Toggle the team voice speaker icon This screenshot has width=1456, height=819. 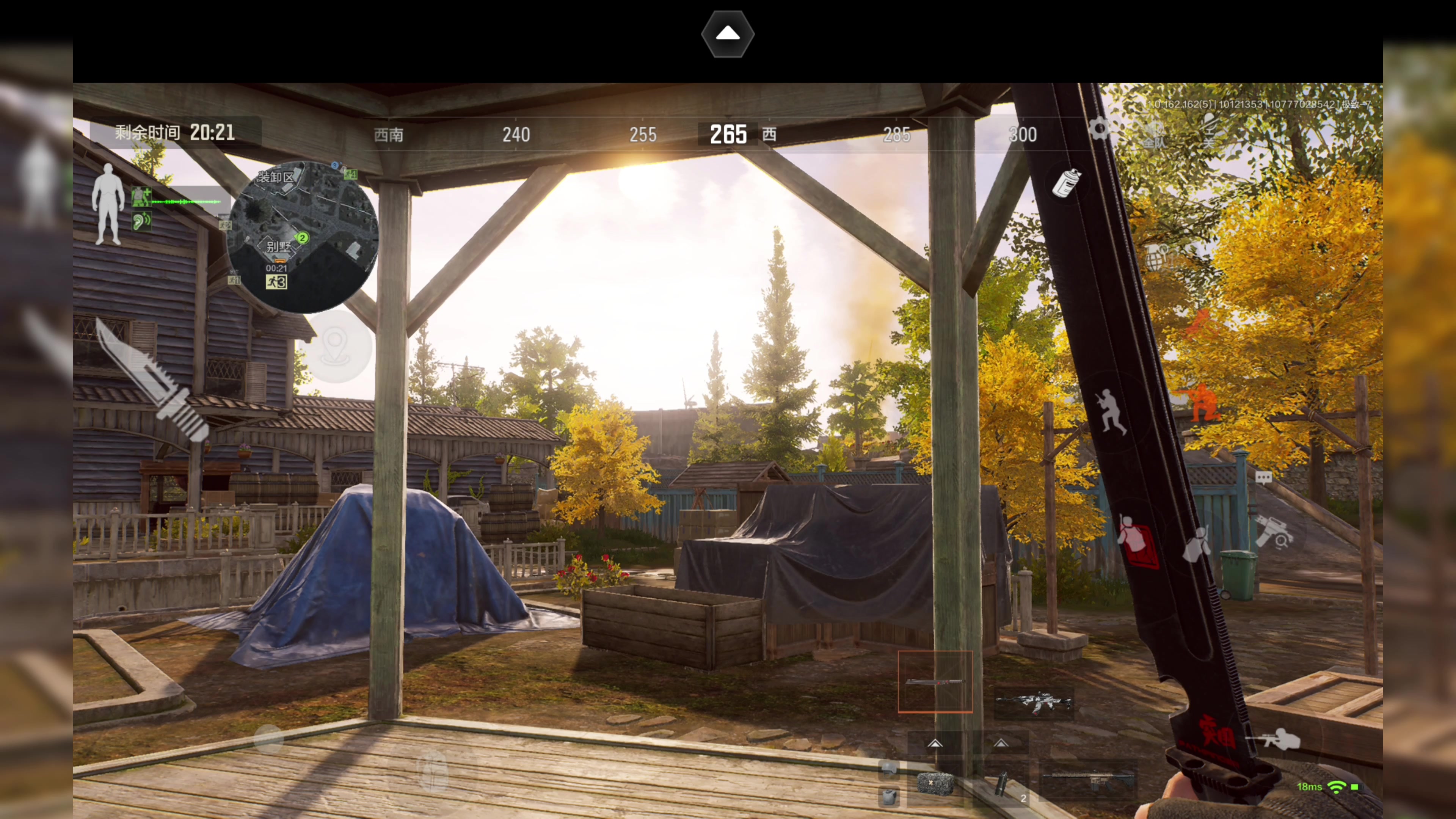1153,133
